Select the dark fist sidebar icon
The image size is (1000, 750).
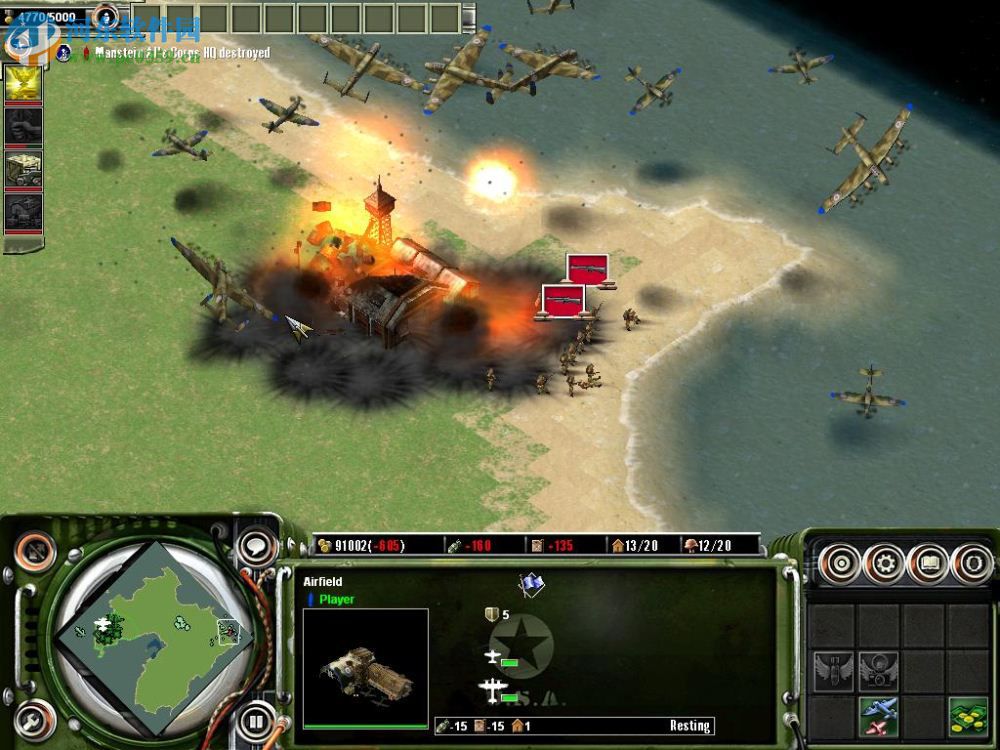click(x=23, y=126)
